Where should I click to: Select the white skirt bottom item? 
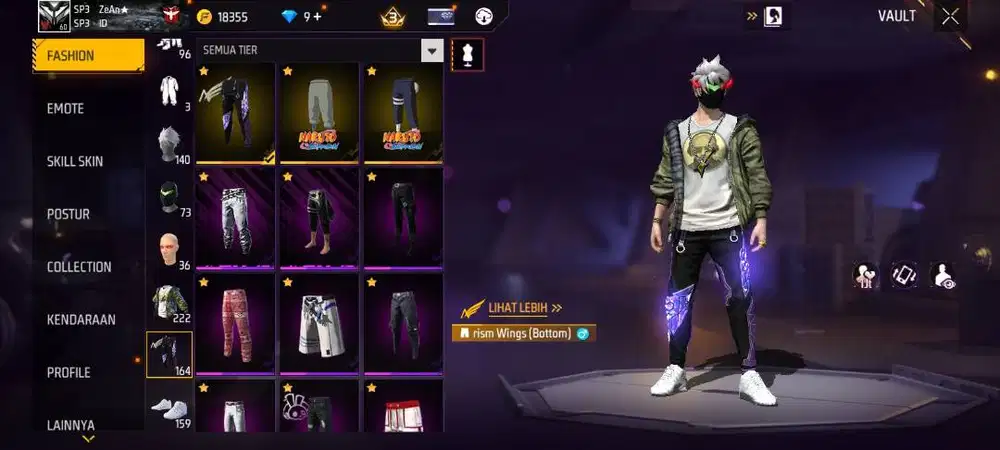[x=319, y=321]
